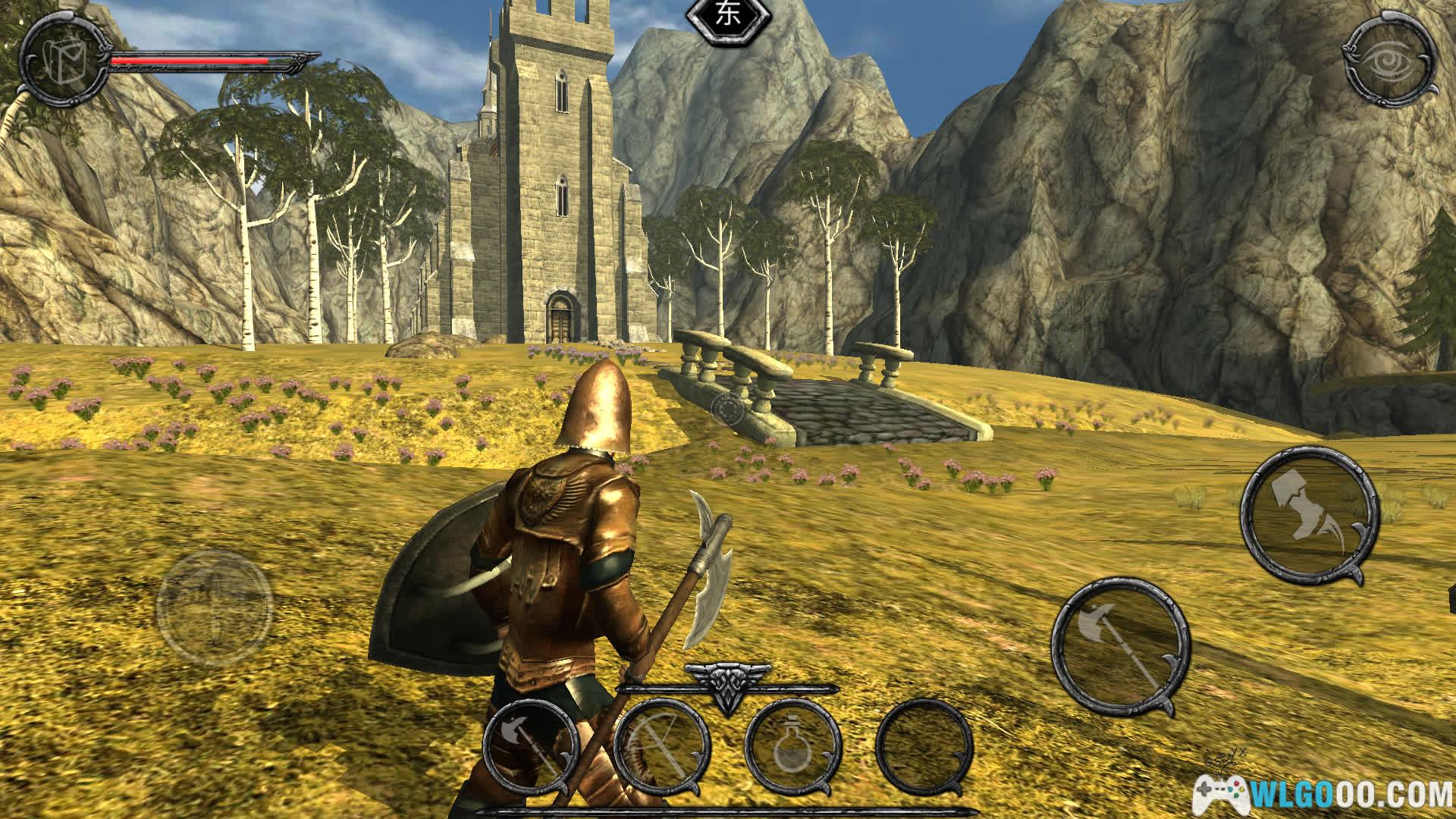Tap the virtual movement joystick
Viewport: 1456px width, 819px height.
(x=215, y=608)
